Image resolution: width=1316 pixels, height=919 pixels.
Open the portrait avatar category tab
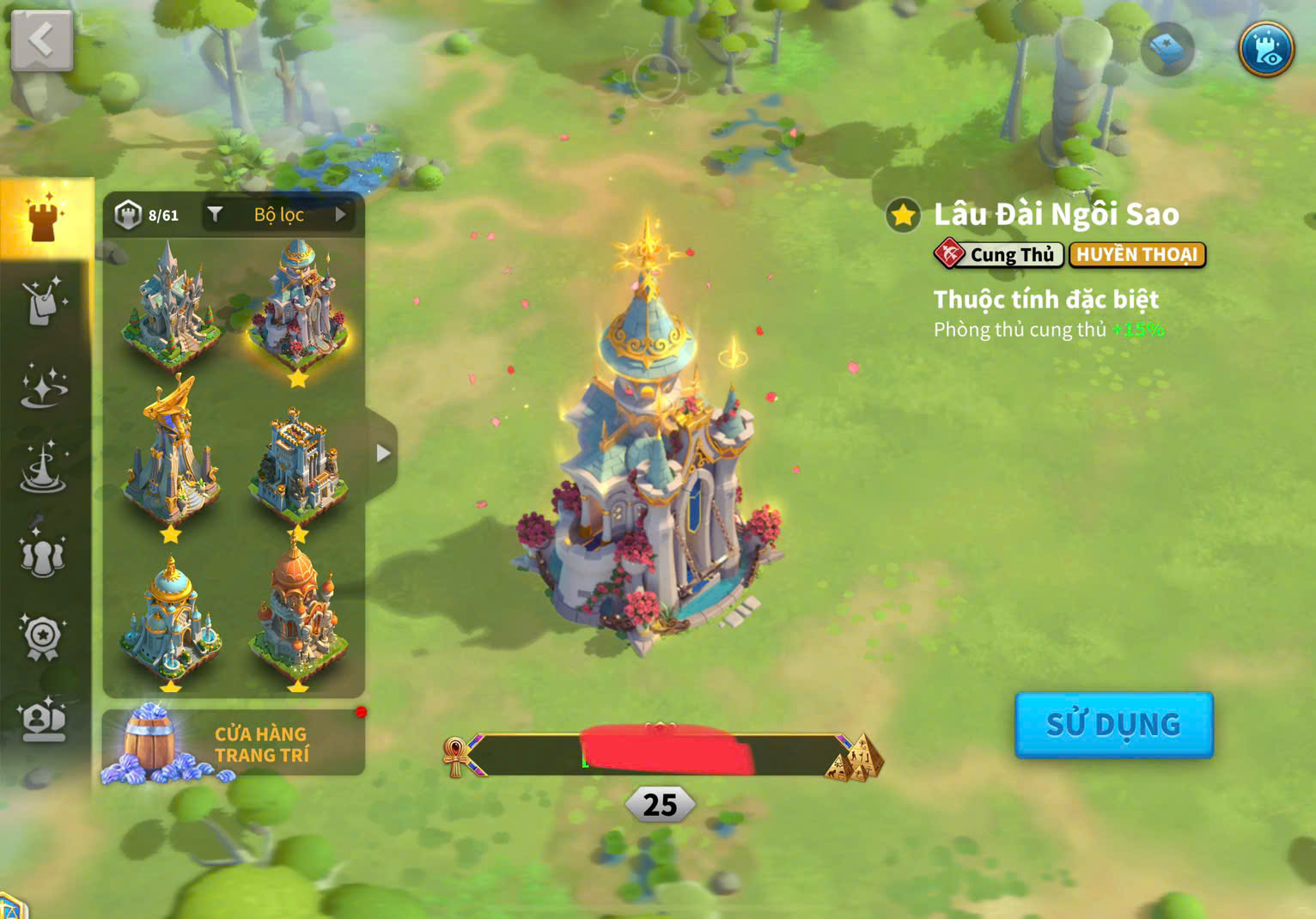(x=43, y=720)
